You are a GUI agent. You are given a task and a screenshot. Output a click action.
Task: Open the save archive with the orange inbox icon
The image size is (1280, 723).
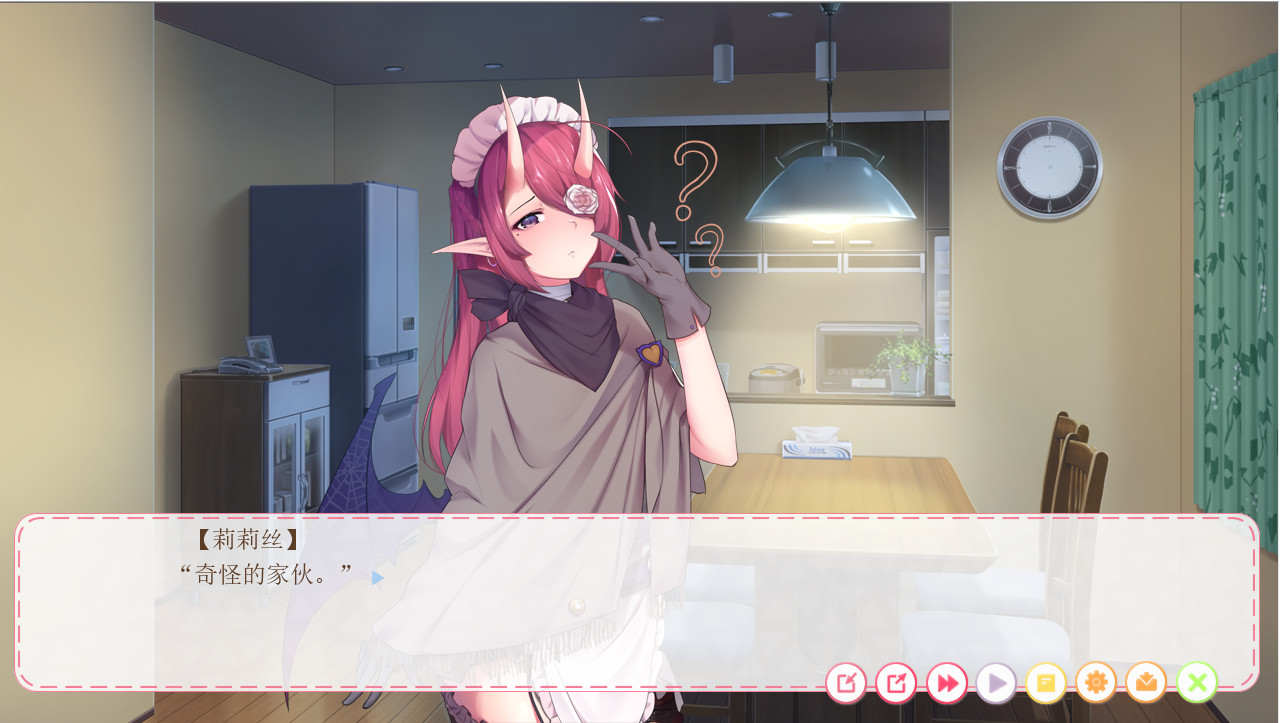pos(1146,683)
